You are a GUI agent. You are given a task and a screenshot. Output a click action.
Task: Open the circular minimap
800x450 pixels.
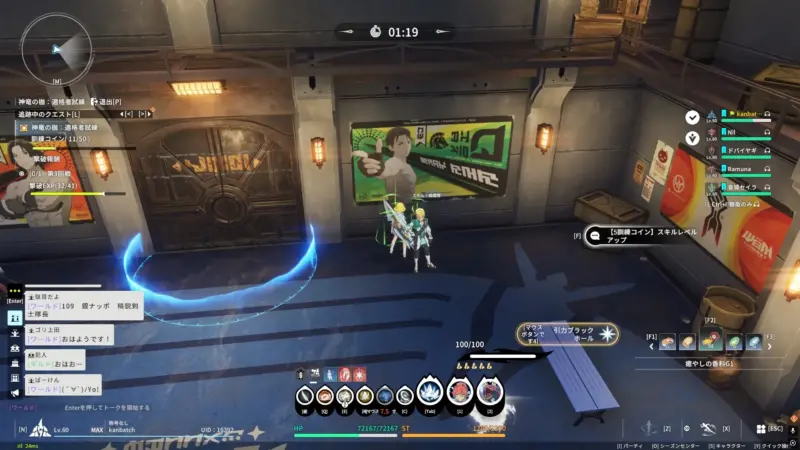point(56,48)
